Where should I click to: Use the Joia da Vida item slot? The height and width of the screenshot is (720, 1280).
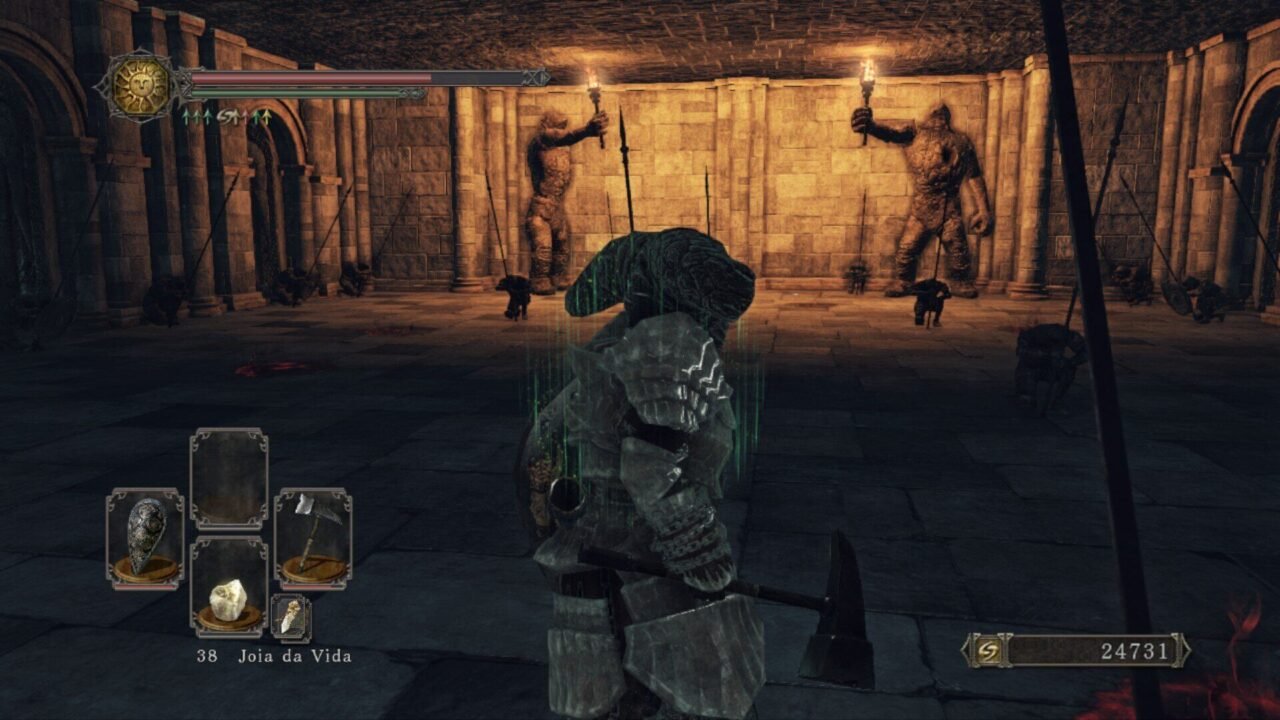pos(229,586)
